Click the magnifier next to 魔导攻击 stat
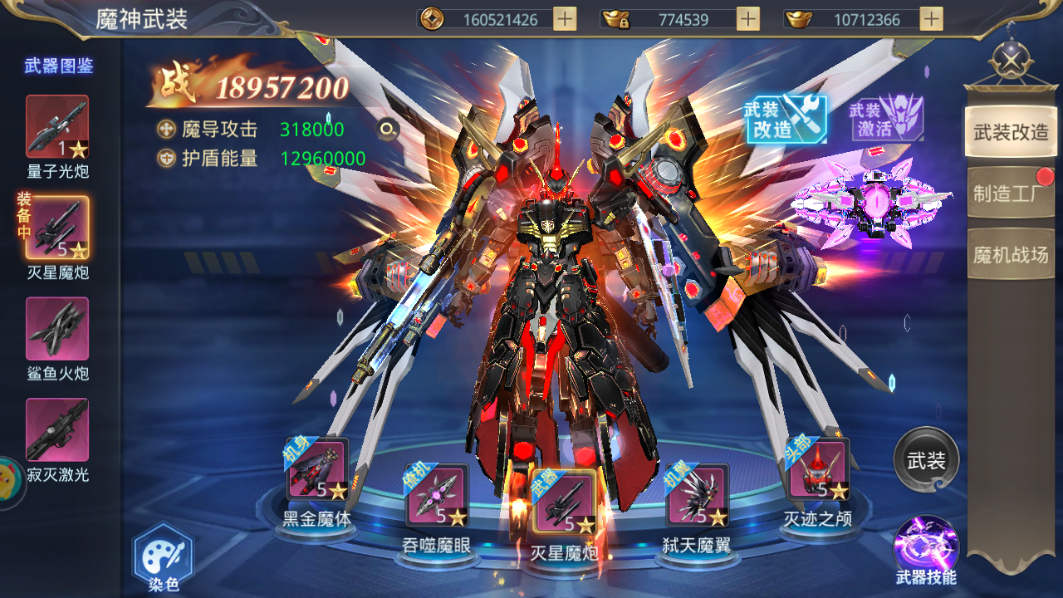The width and height of the screenshot is (1063, 598). pyautogui.click(x=387, y=129)
